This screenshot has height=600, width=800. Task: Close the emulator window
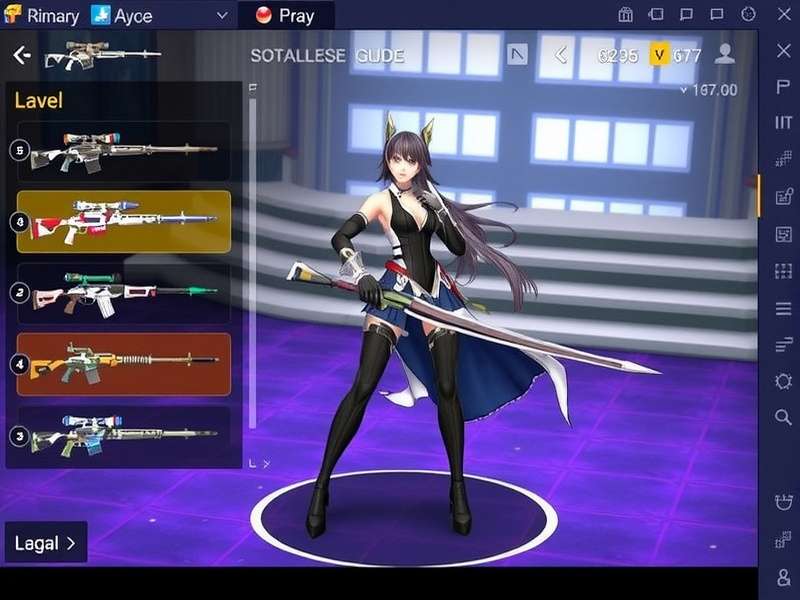[783, 15]
